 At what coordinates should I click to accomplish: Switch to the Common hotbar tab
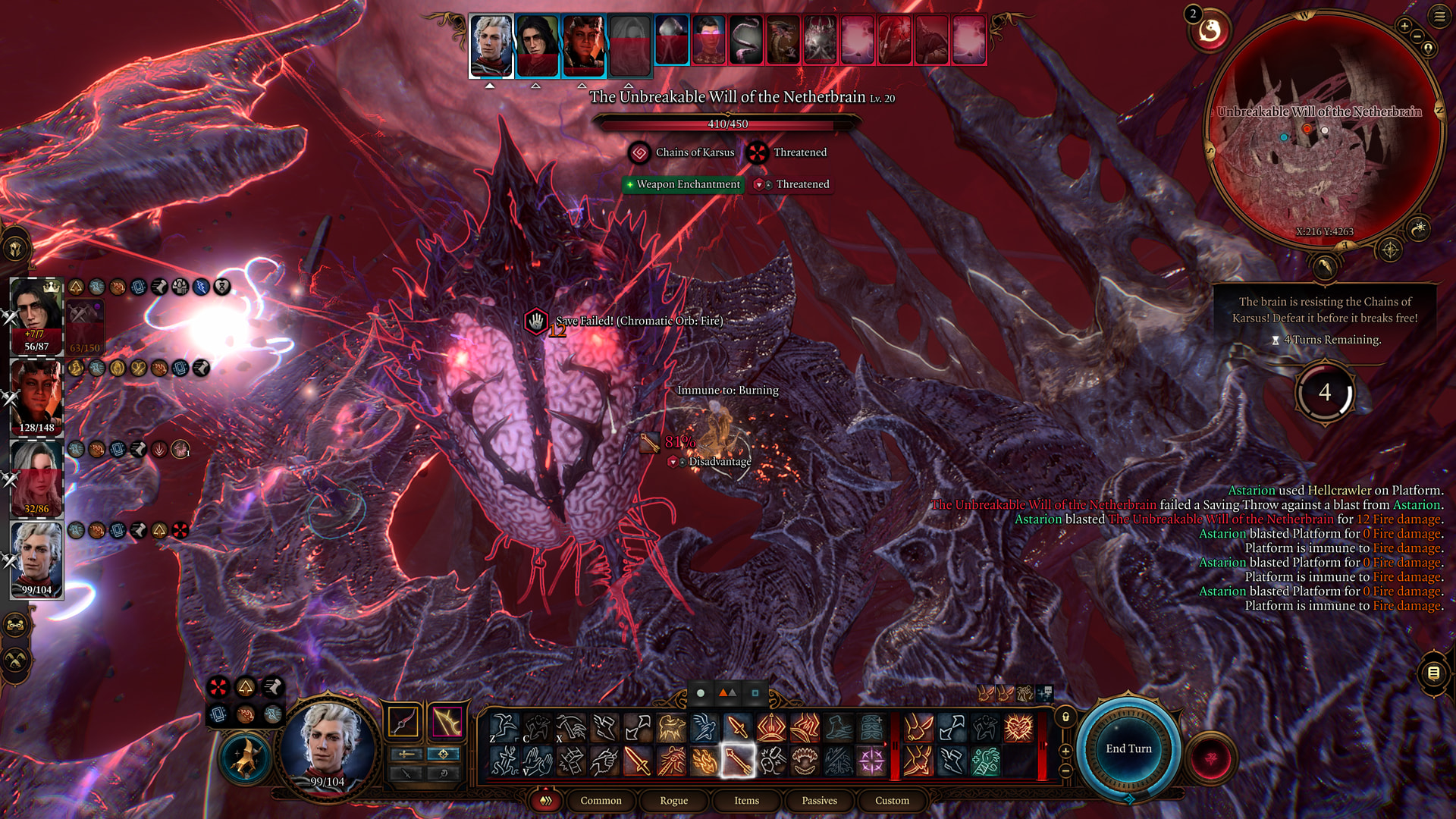601,801
